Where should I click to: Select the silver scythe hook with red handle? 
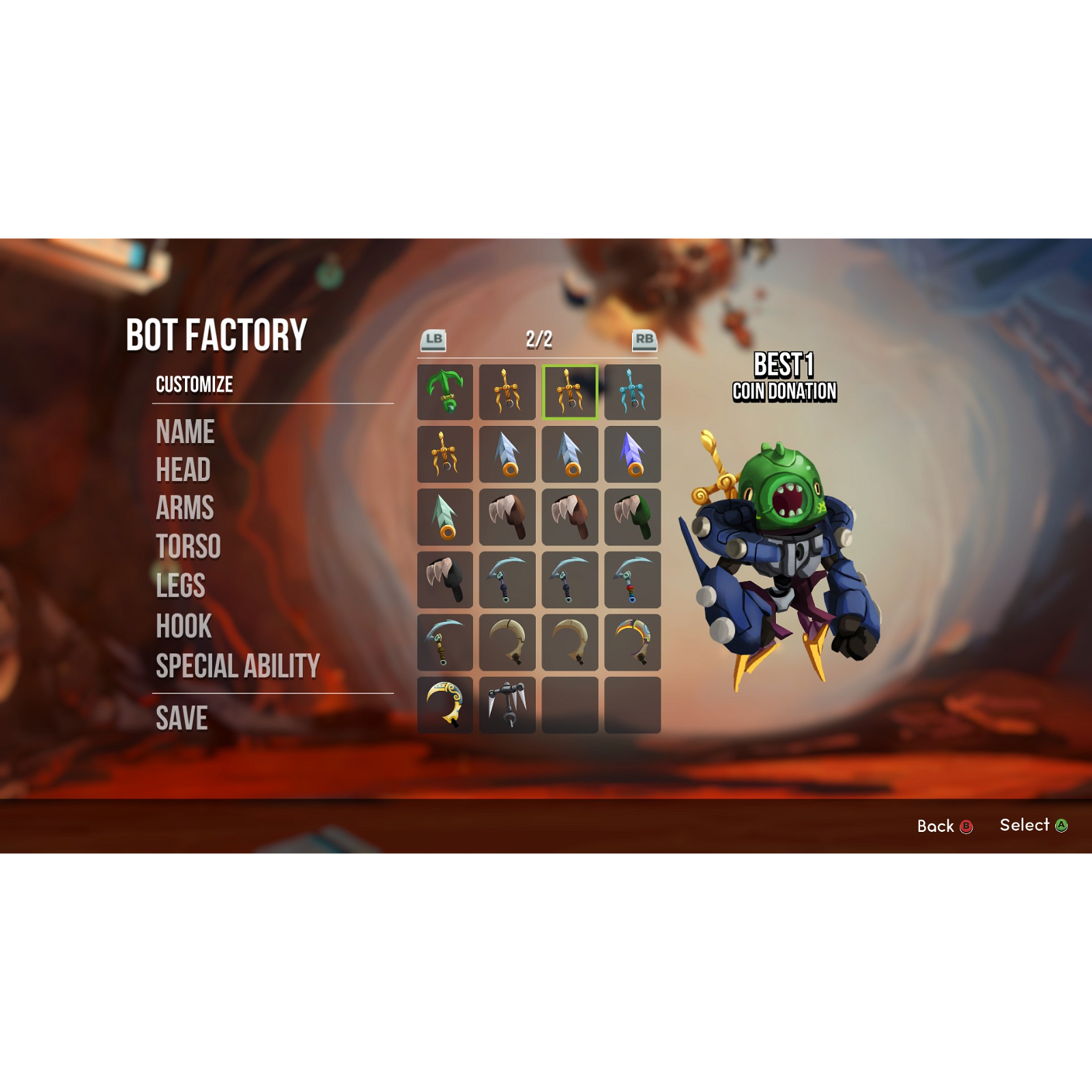click(x=633, y=579)
